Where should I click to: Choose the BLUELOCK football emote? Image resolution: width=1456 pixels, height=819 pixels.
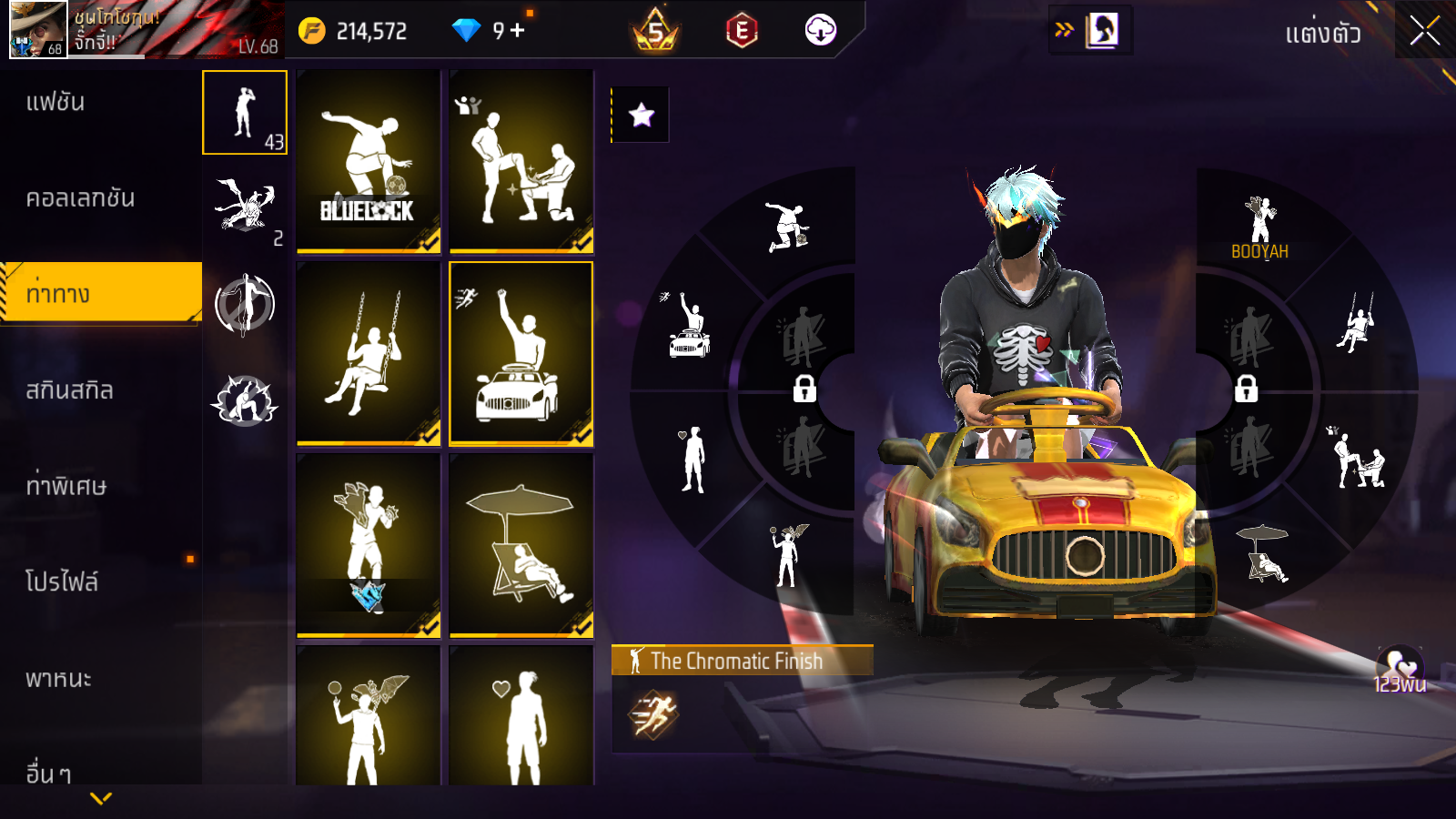click(x=368, y=161)
